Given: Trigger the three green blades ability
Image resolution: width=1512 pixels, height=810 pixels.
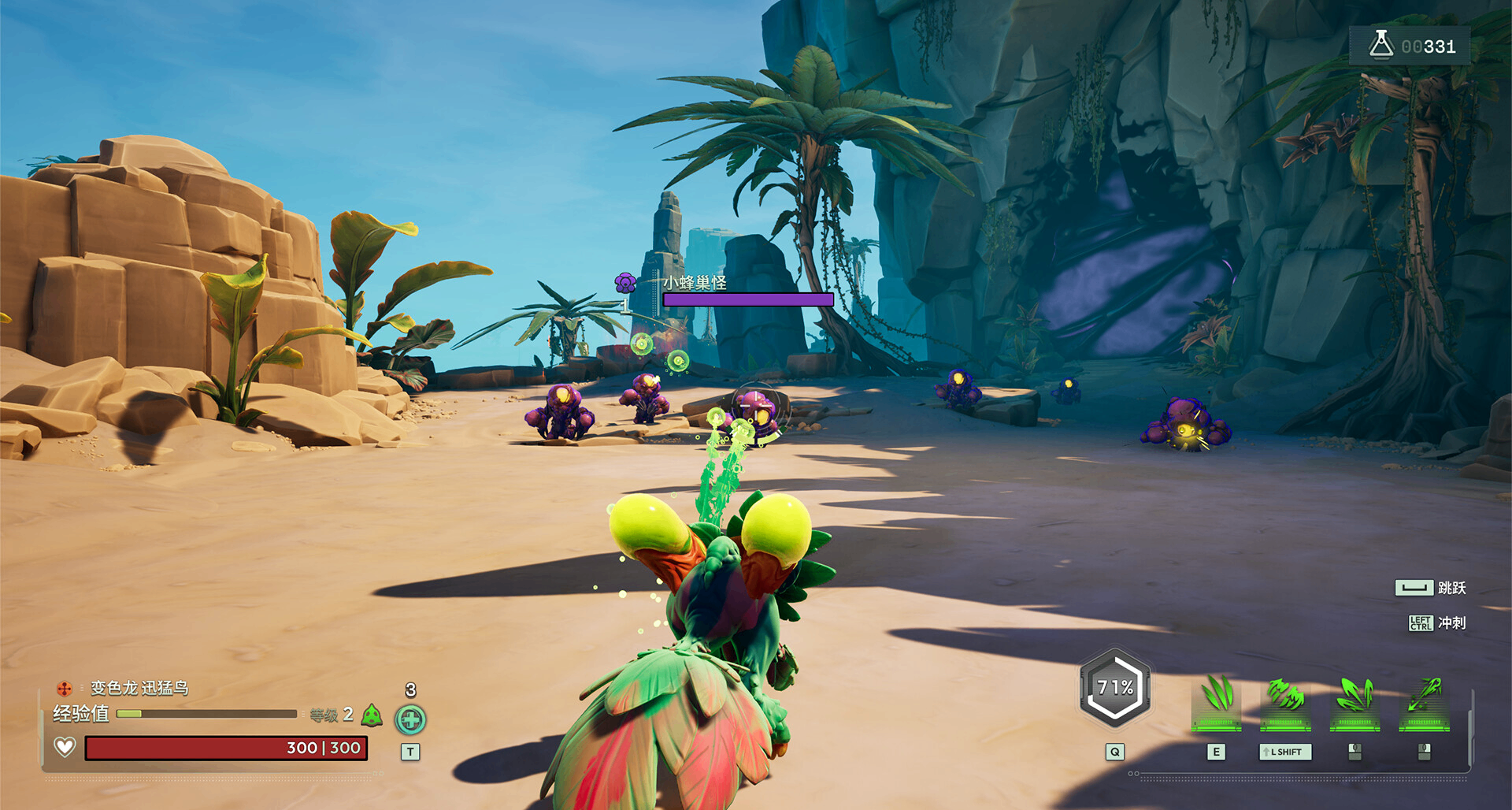Looking at the screenshot, I should click(1217, 697).
